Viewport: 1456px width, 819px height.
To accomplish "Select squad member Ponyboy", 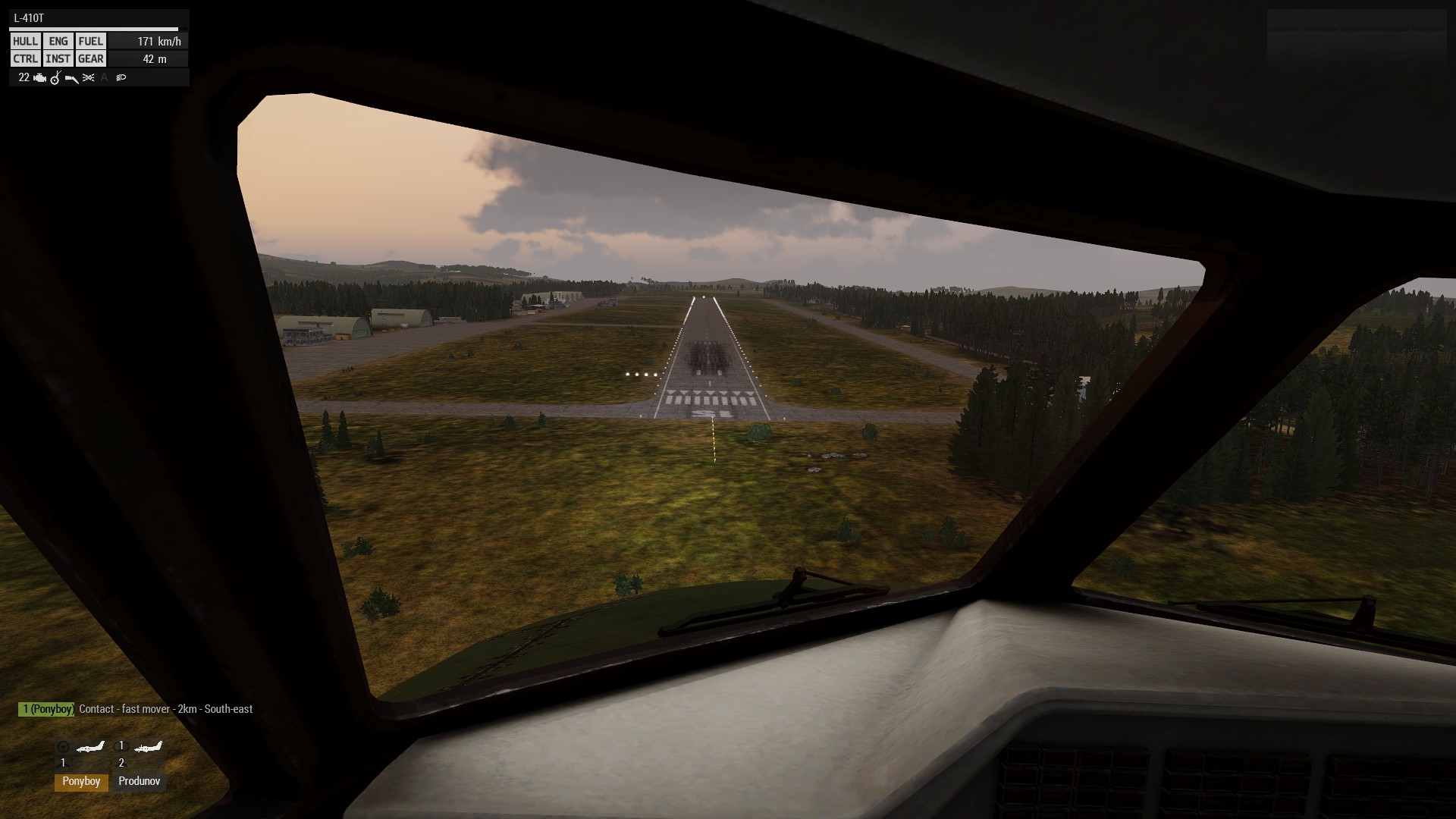I will [x=81, y=781].
